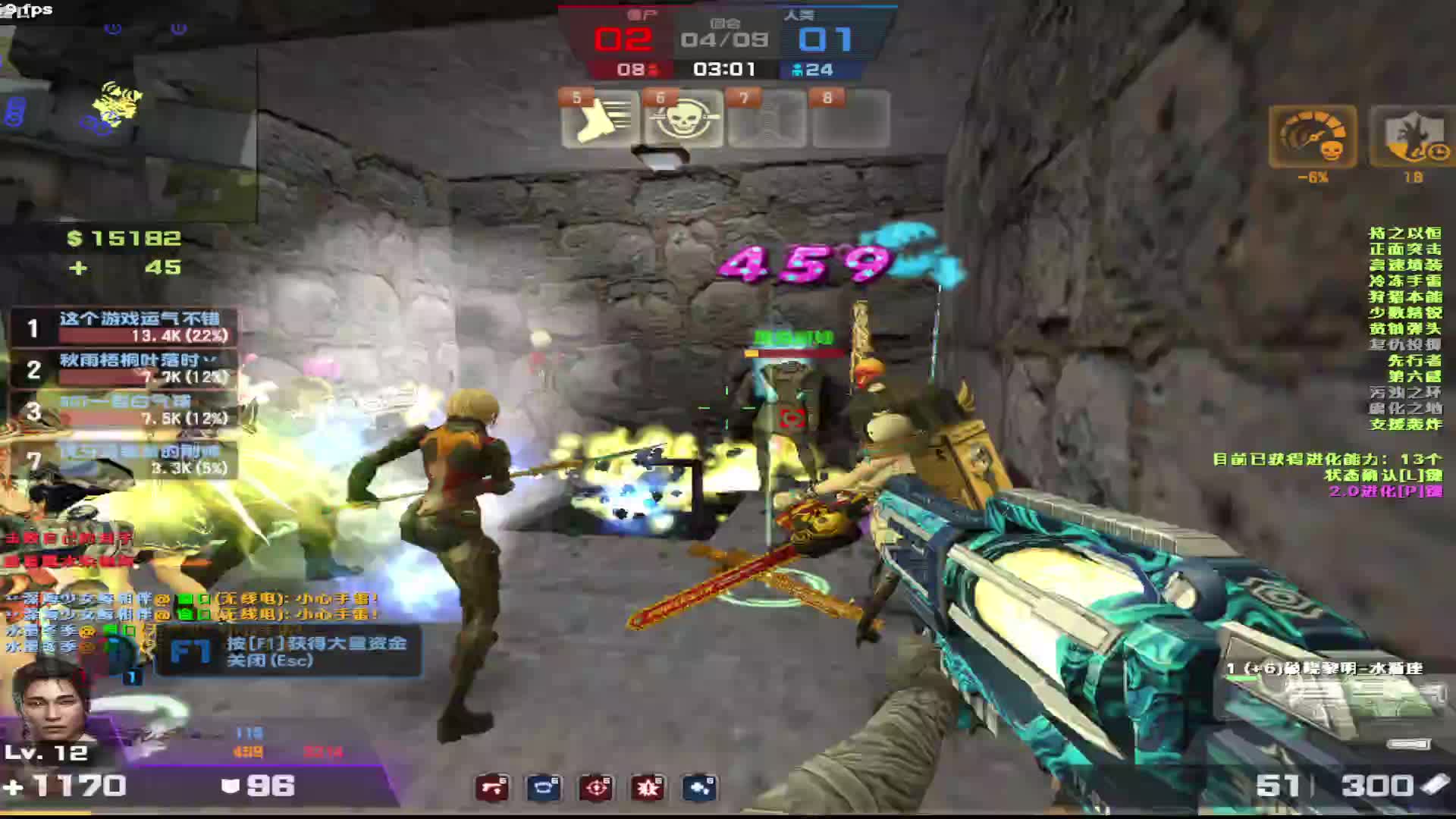Activate the boot sprint skill slot
The width and height of the screenshot is (1456, 819).
[x=600, y=119]
